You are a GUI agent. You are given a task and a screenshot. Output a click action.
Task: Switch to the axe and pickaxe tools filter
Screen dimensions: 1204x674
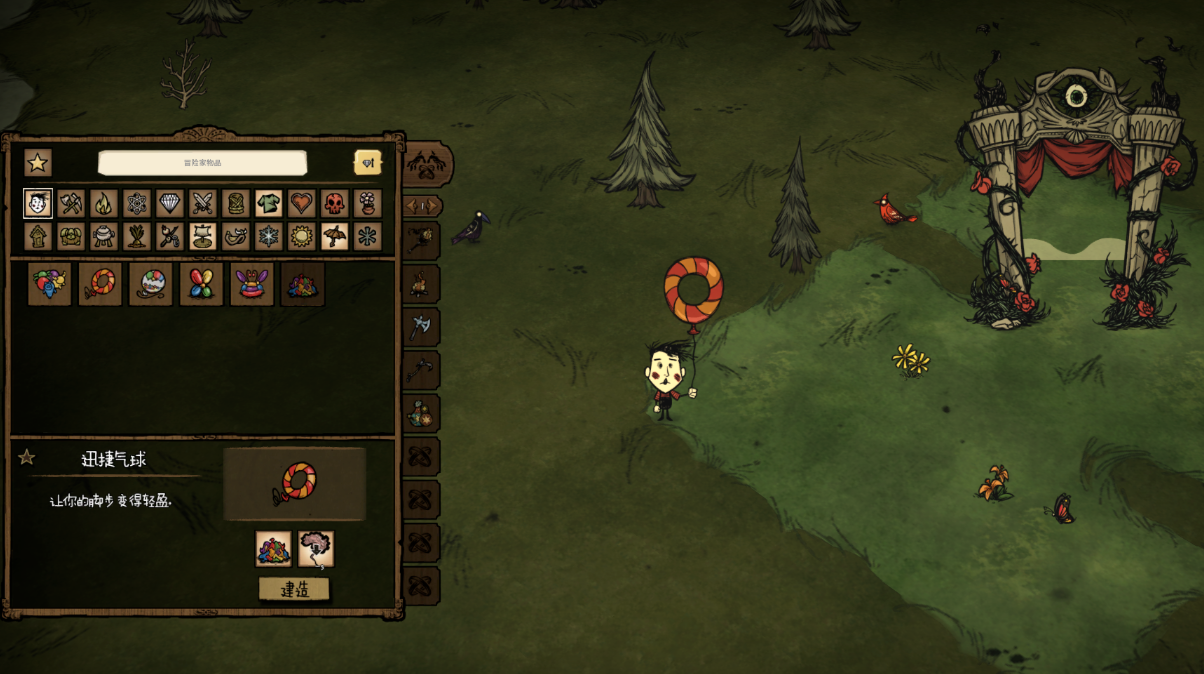click(71, 204)
